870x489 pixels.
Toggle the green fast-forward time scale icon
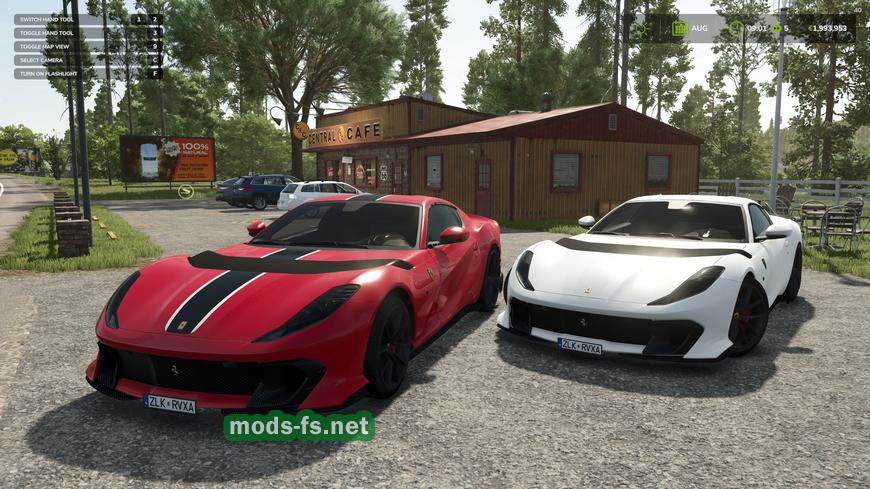click(x=775, y=28)
